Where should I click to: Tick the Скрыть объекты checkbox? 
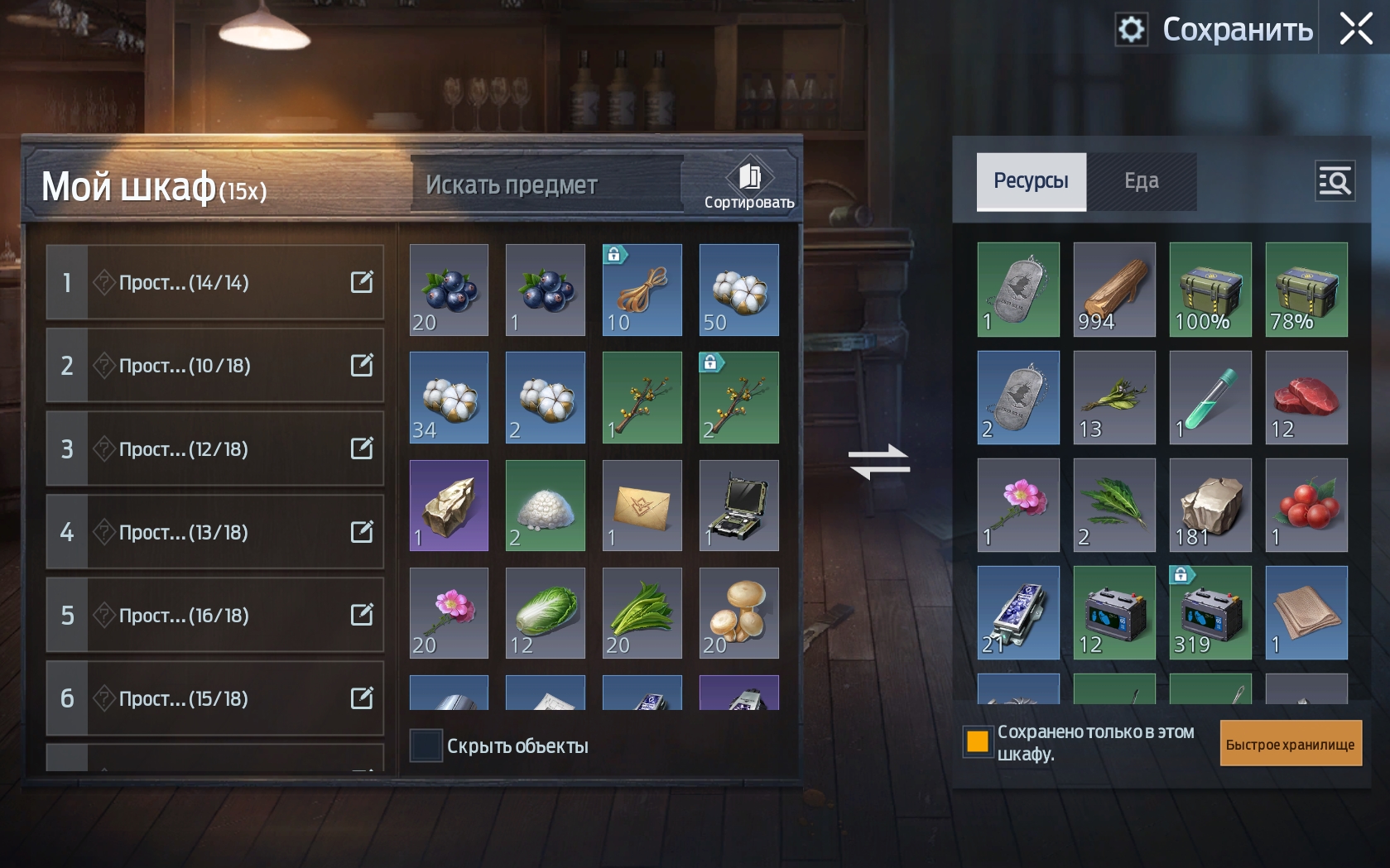426,746
